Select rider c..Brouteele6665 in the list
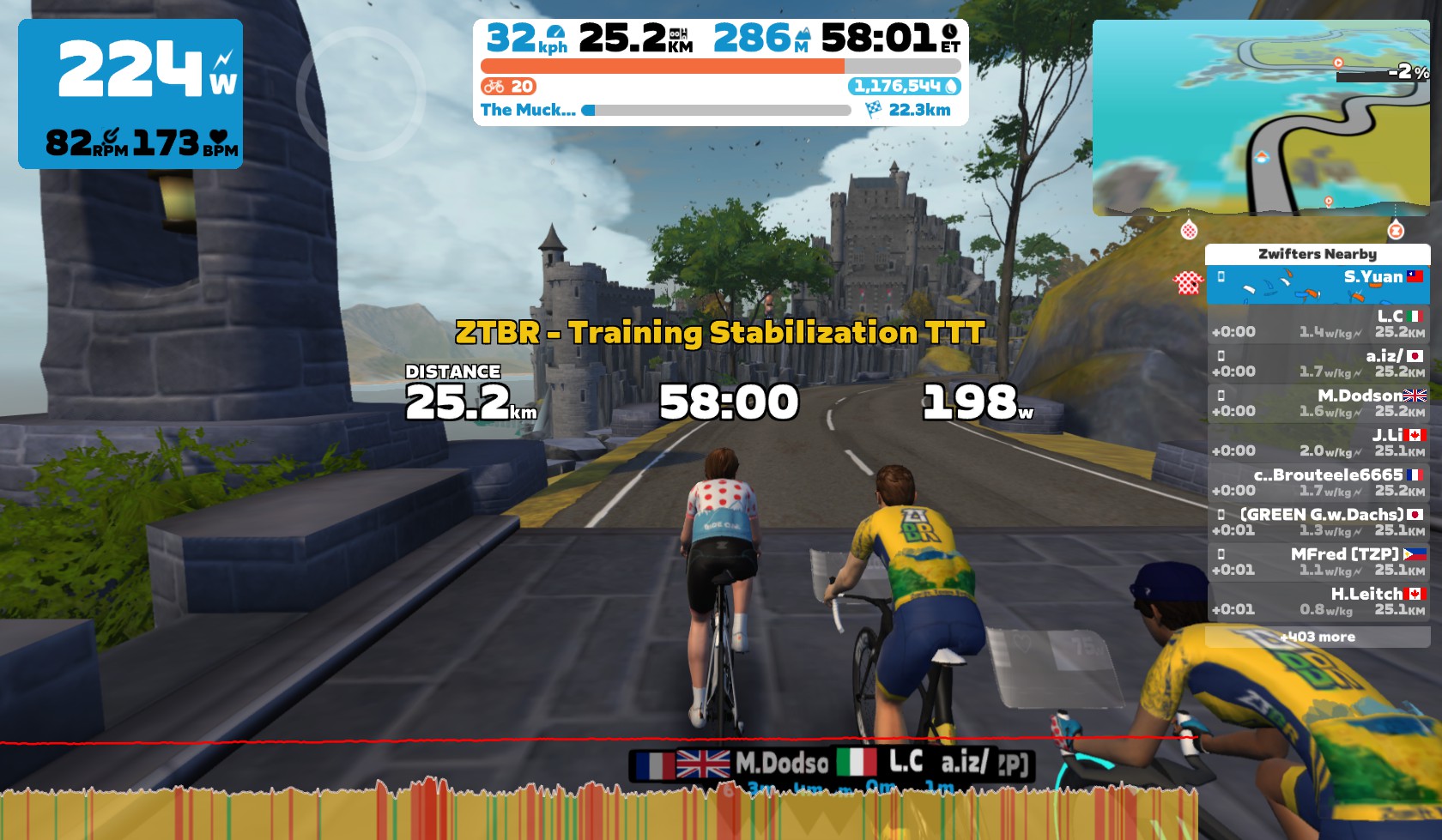 [1318, 482]
